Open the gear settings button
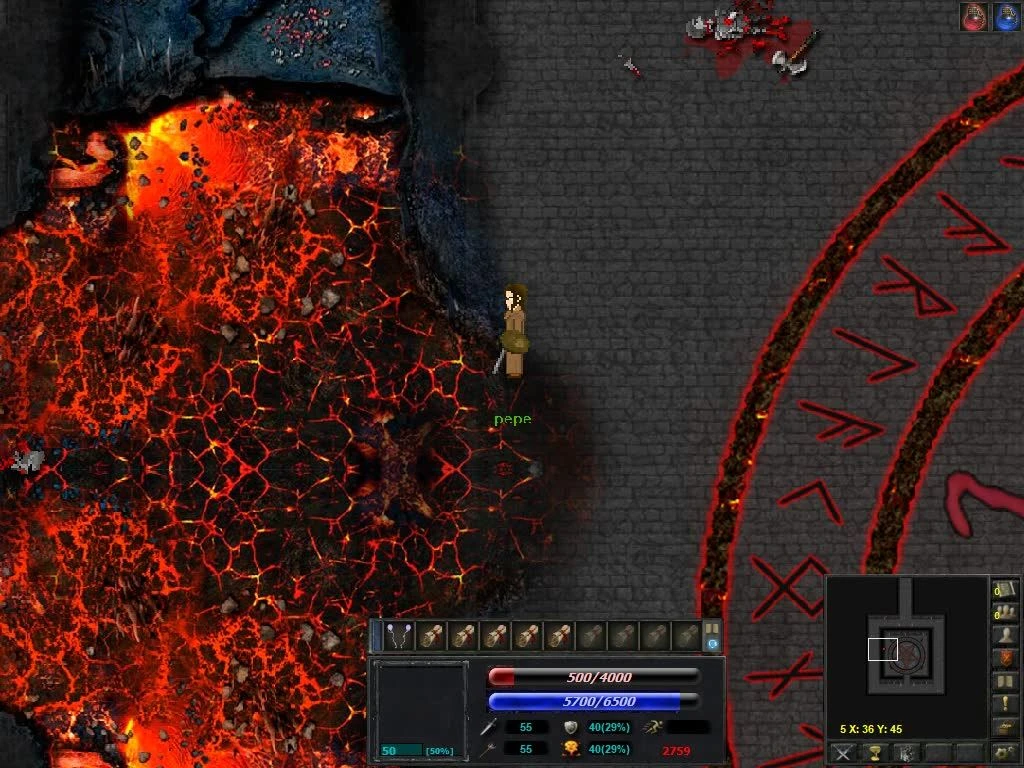 1003,753
